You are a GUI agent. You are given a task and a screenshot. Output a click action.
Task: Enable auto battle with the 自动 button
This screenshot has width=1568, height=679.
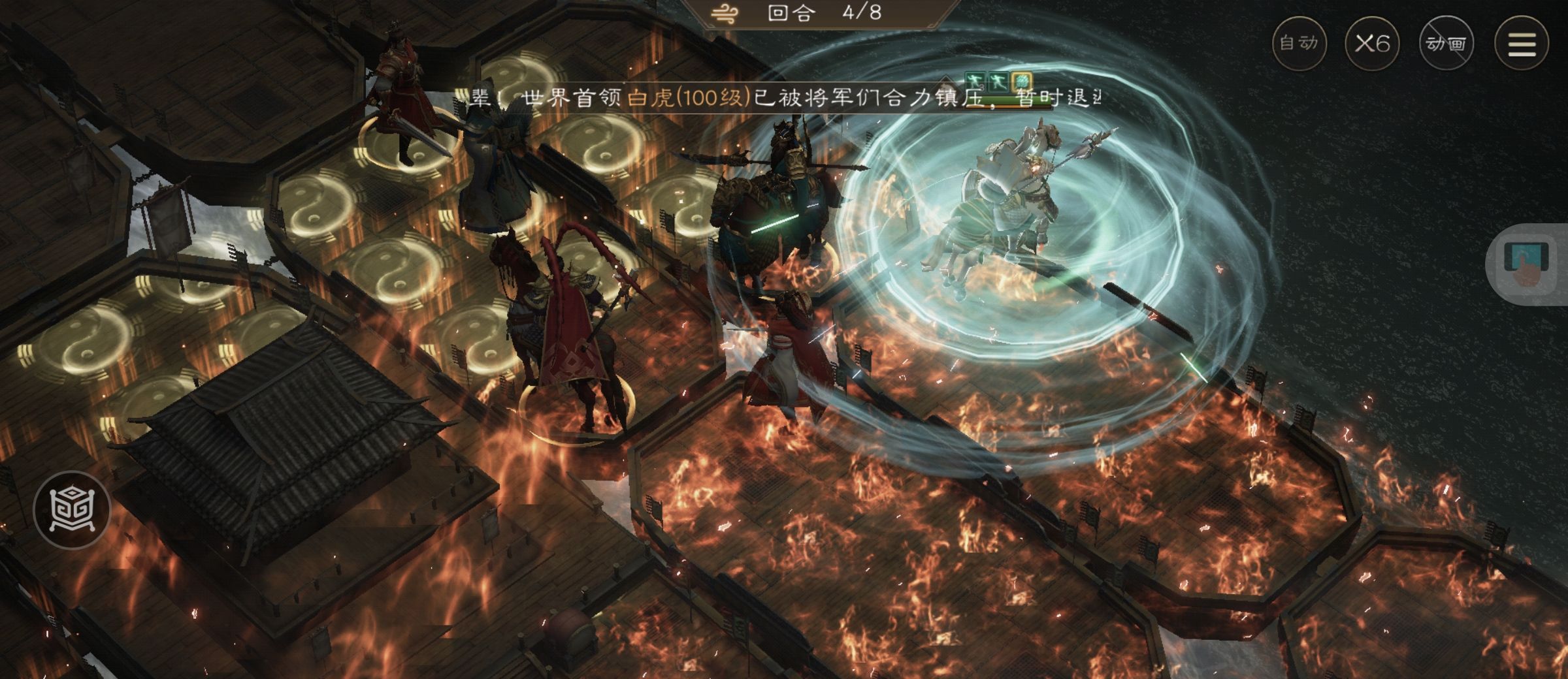click(1299, 43)
